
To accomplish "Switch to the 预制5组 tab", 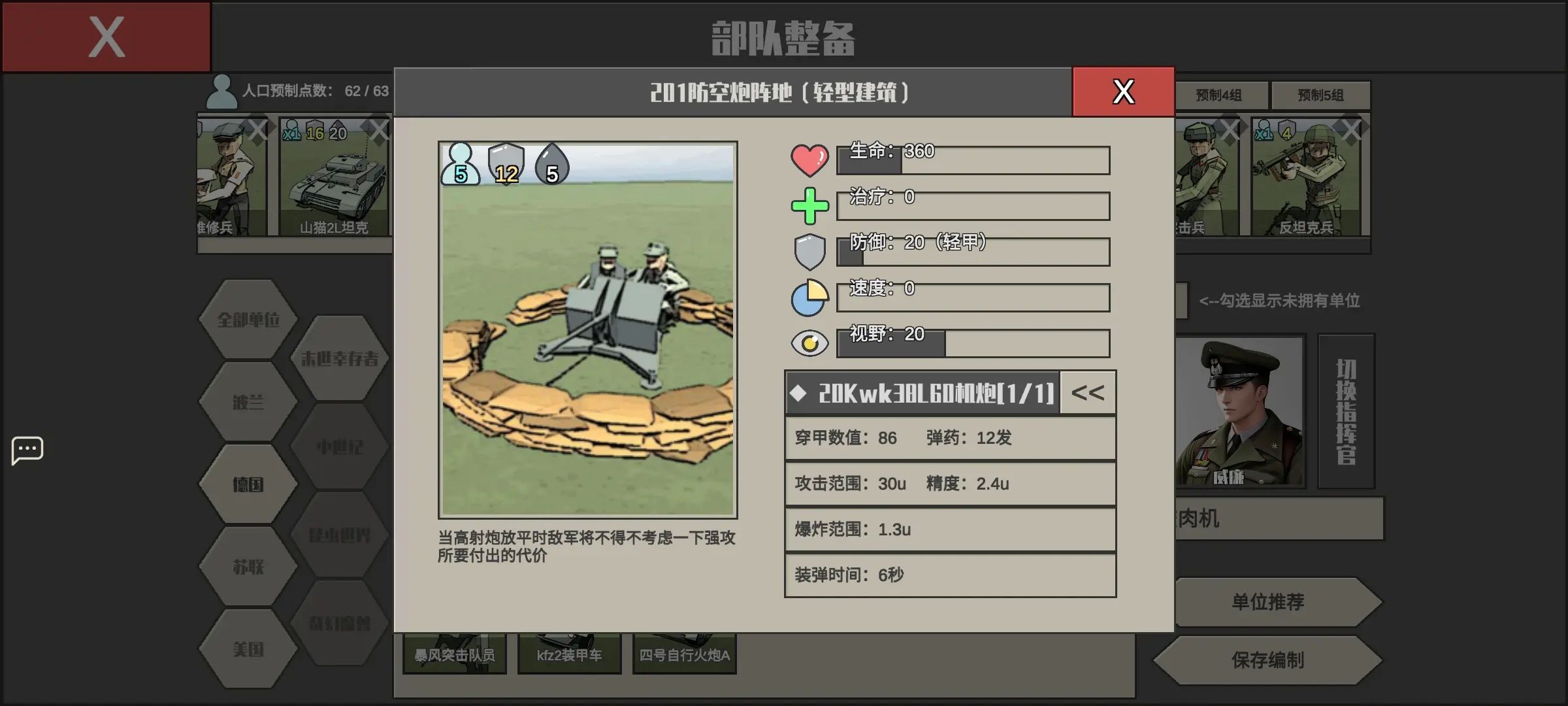I will [x=1321, y=95].
